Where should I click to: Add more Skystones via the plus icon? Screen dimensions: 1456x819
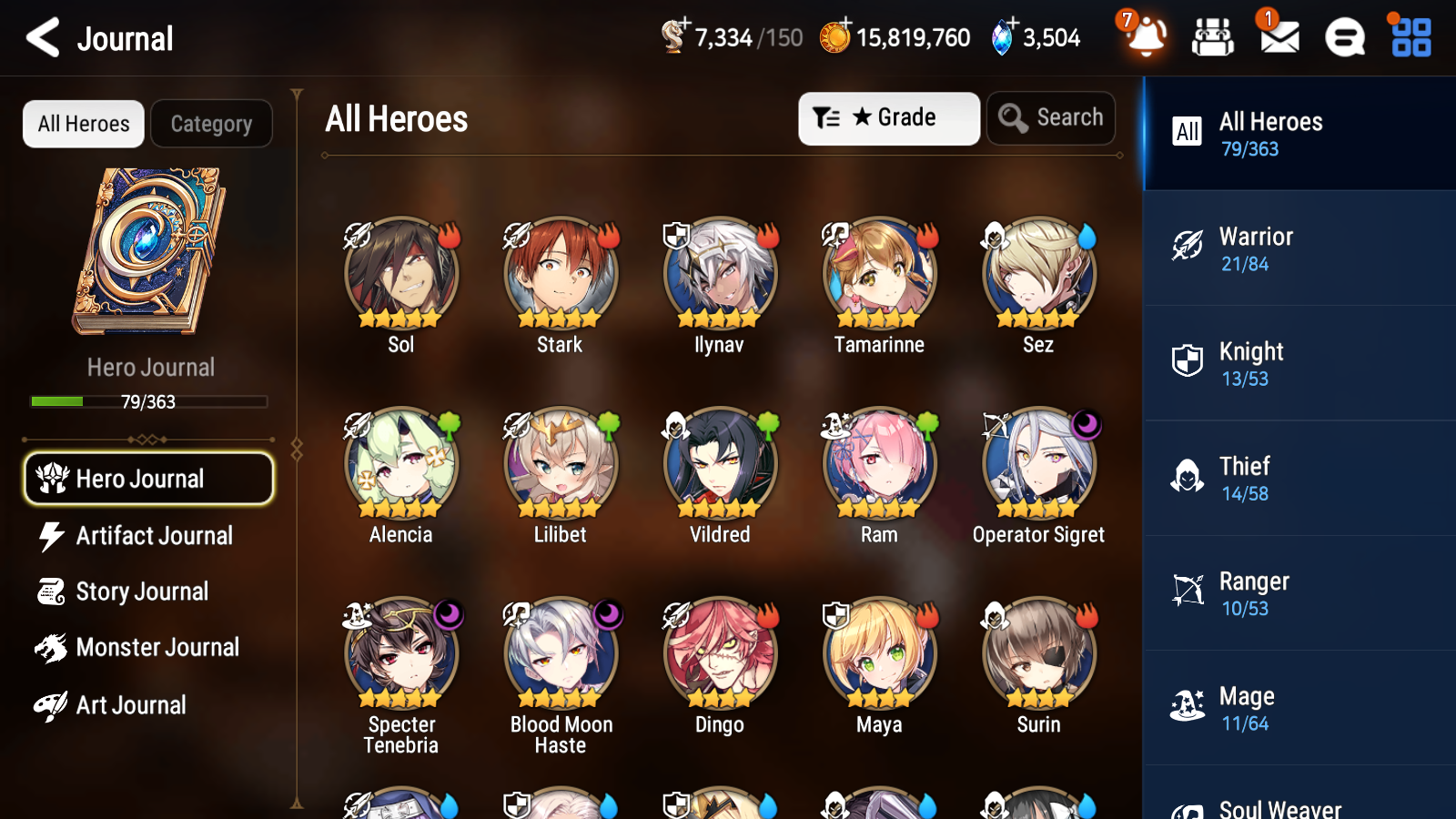point(1013,23)
